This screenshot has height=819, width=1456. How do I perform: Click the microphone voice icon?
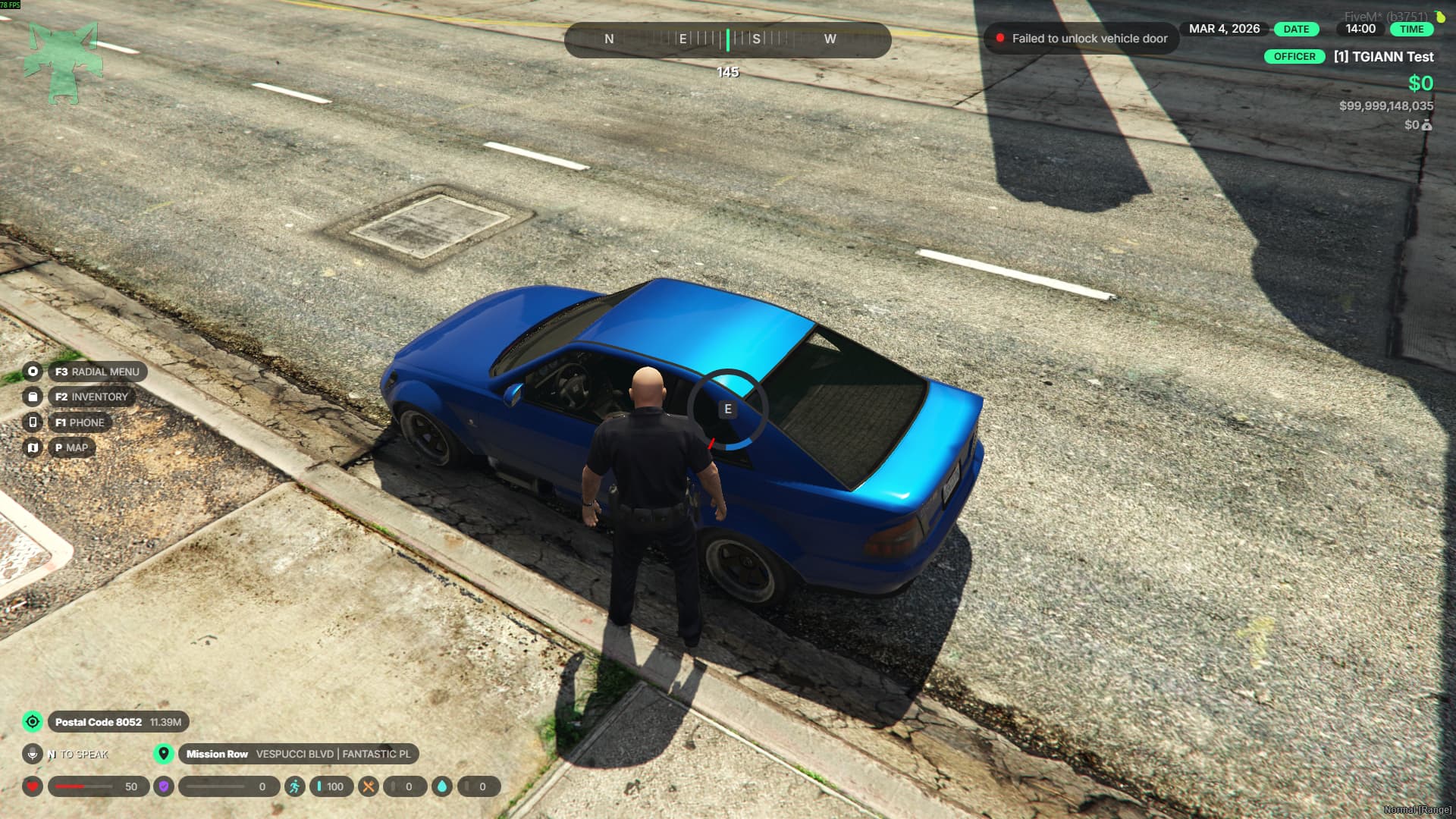[33, 754]
